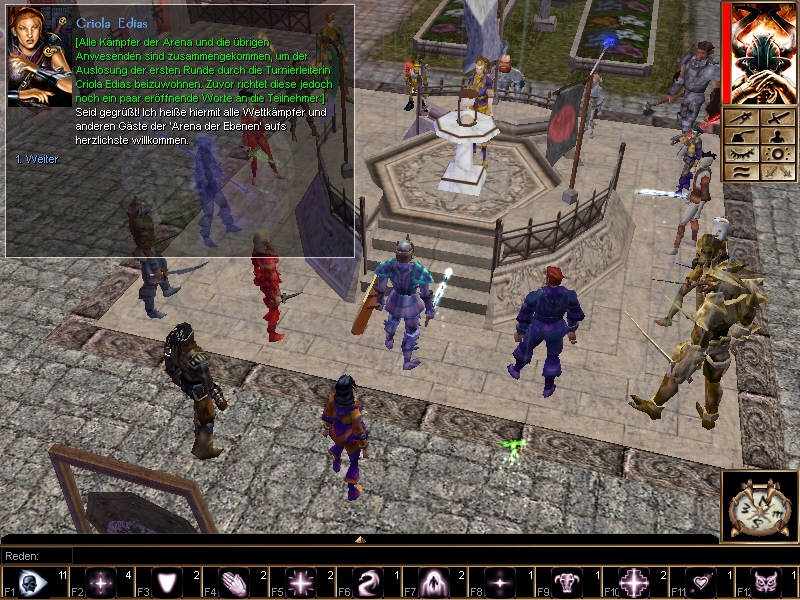Screen dimensions: 800x600
Task: Open the character silhouette panel button
Action: tap(776, 136)
